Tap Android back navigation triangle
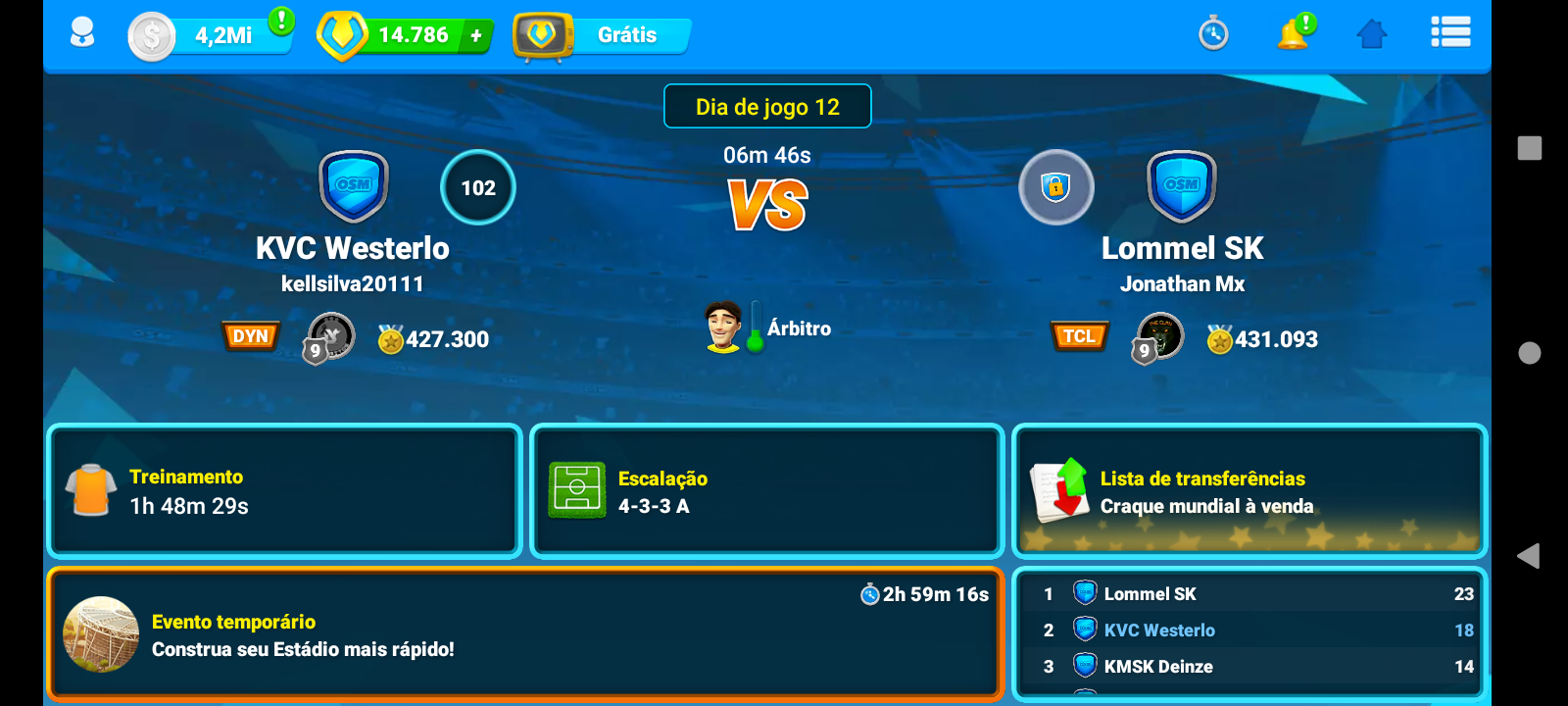 click(1528, 556)
